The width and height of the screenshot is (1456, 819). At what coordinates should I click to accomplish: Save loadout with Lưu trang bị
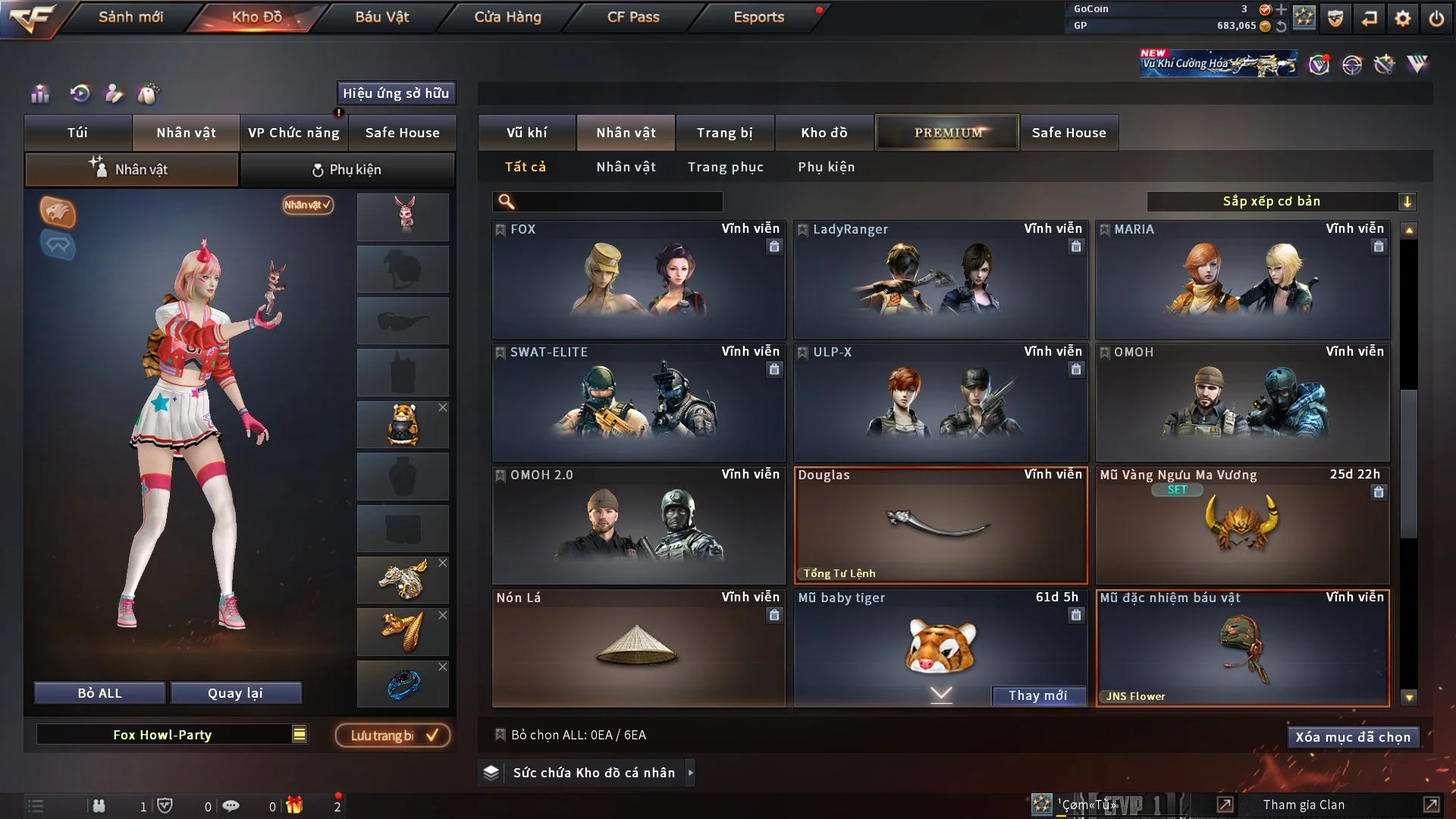coord(393,736)
